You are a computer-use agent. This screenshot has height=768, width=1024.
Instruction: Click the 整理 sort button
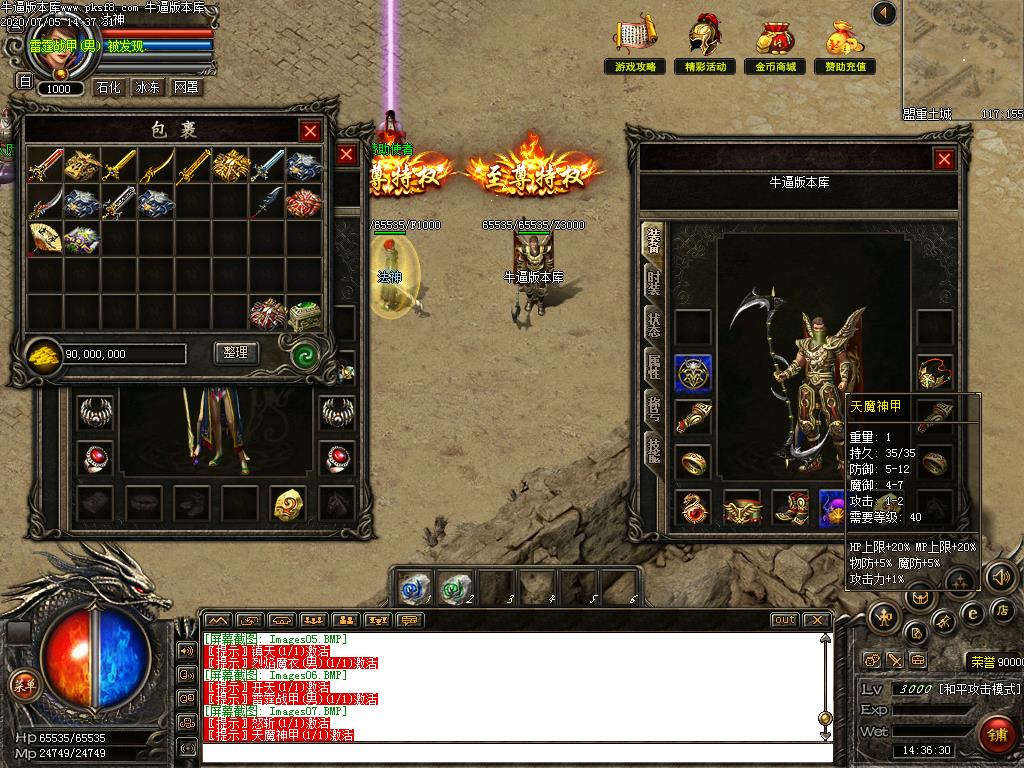(237, 353)
